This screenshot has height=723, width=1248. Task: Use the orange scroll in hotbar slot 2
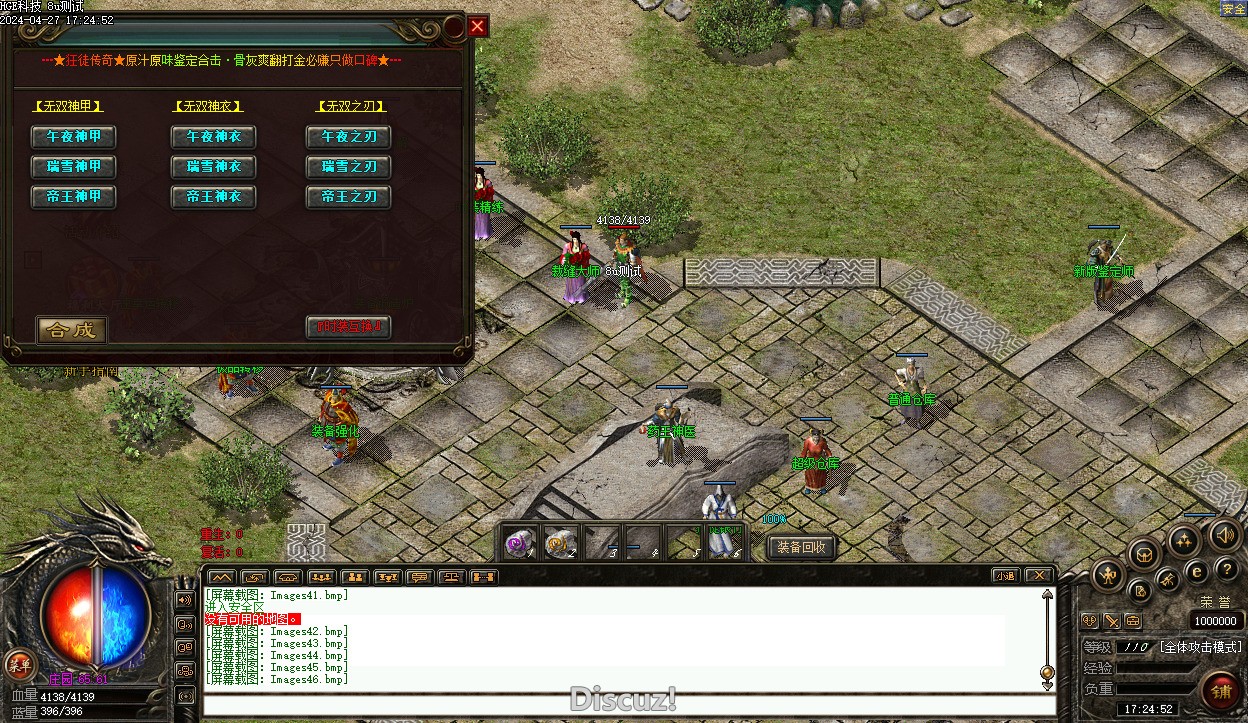pyautogui.click(x=560, y=542)
